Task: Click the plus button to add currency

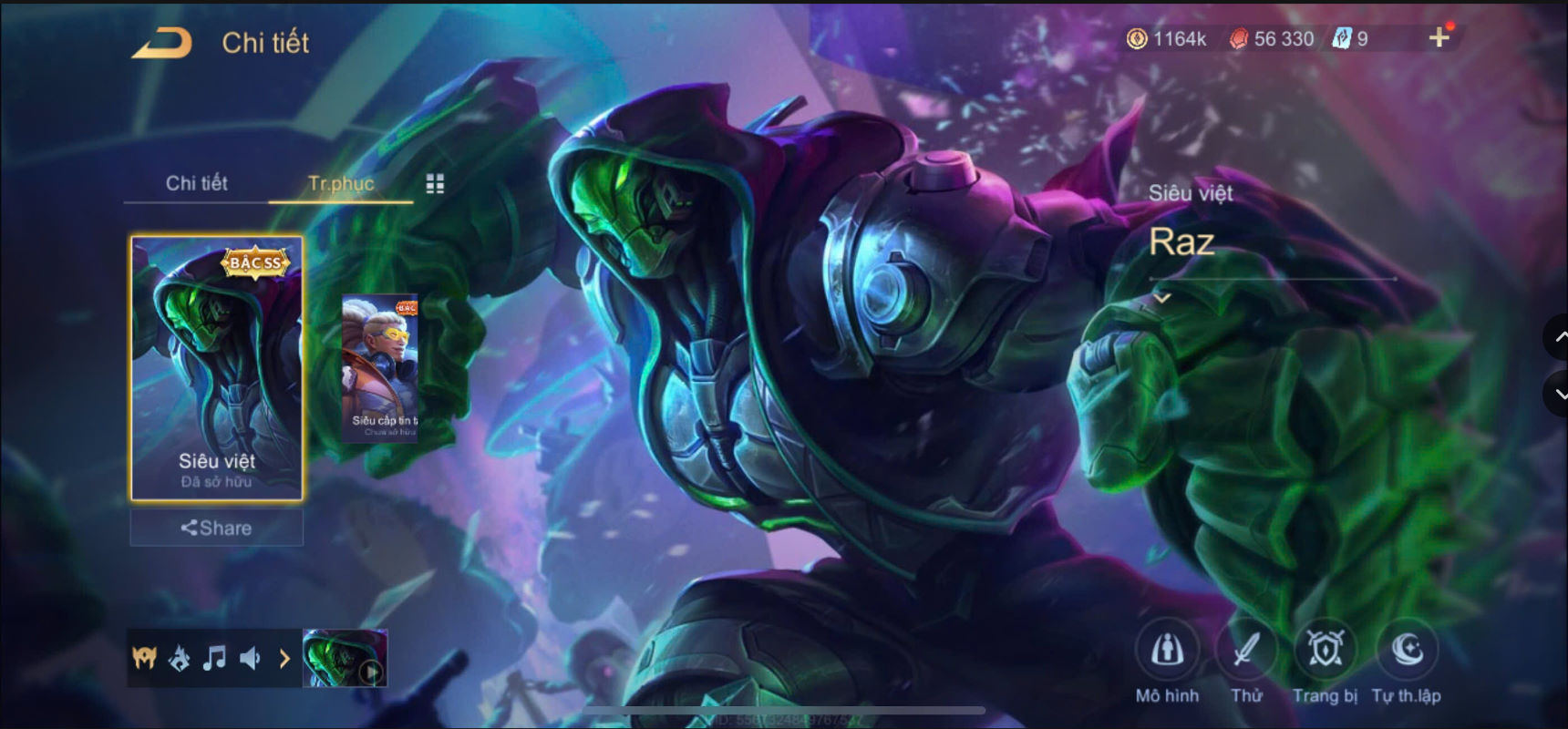Action: pos(1439,38)
